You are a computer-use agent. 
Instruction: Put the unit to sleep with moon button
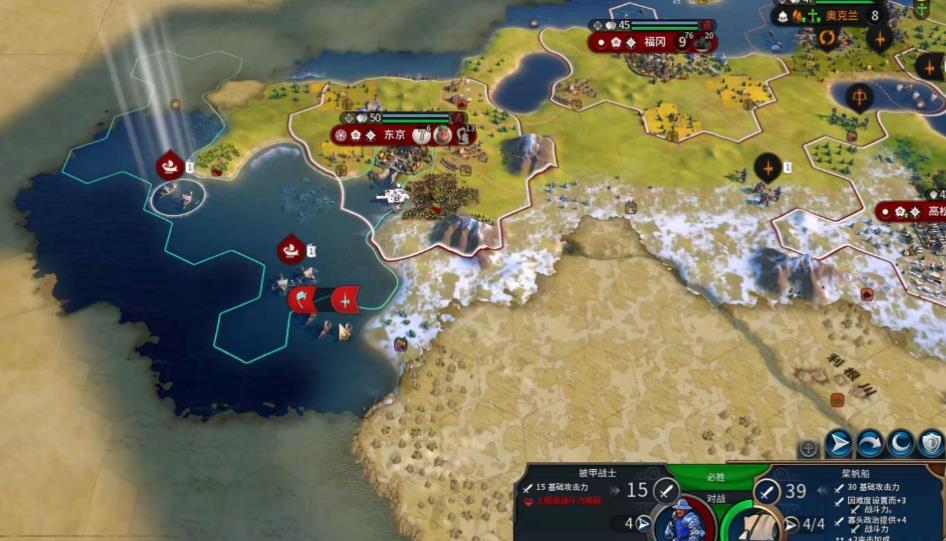click(x=901, y=443)
